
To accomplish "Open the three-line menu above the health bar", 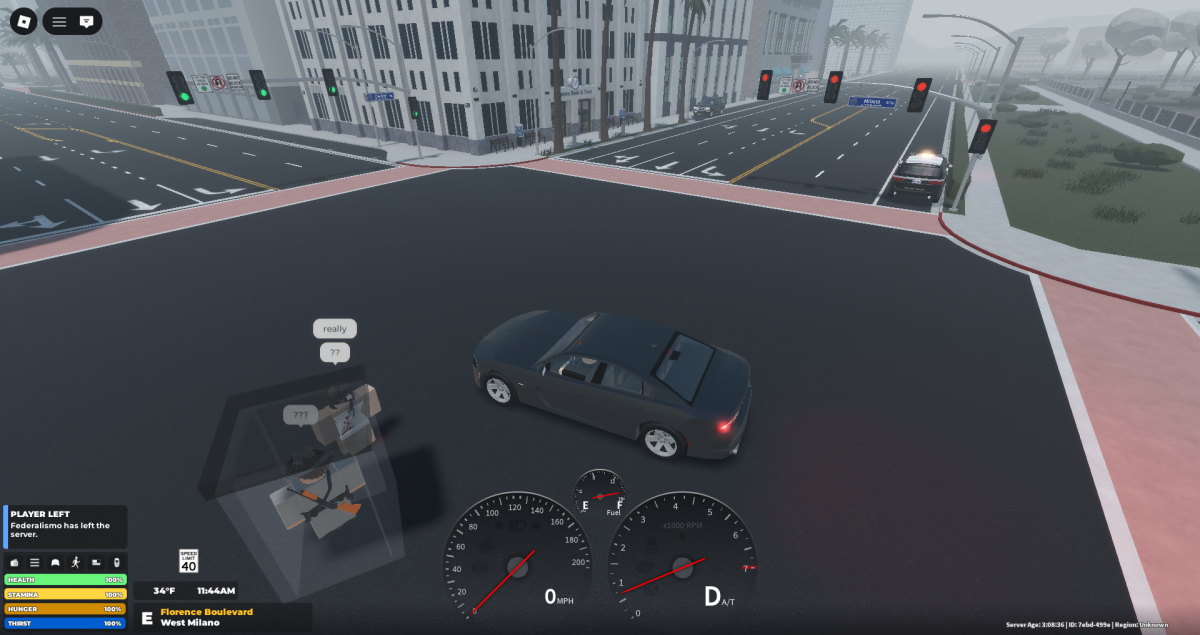I will pos(34,563).
